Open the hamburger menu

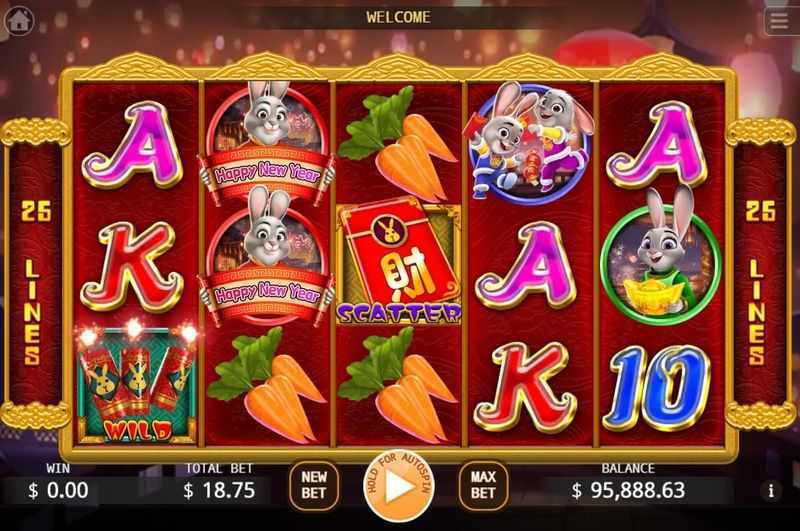click(780, 21)
